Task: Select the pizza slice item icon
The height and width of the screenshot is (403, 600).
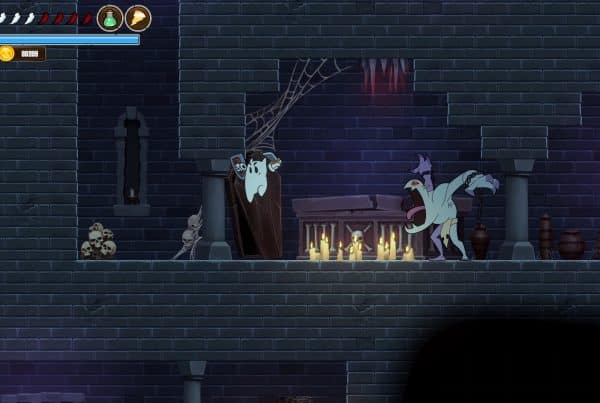Action: (x=138, y=18)
